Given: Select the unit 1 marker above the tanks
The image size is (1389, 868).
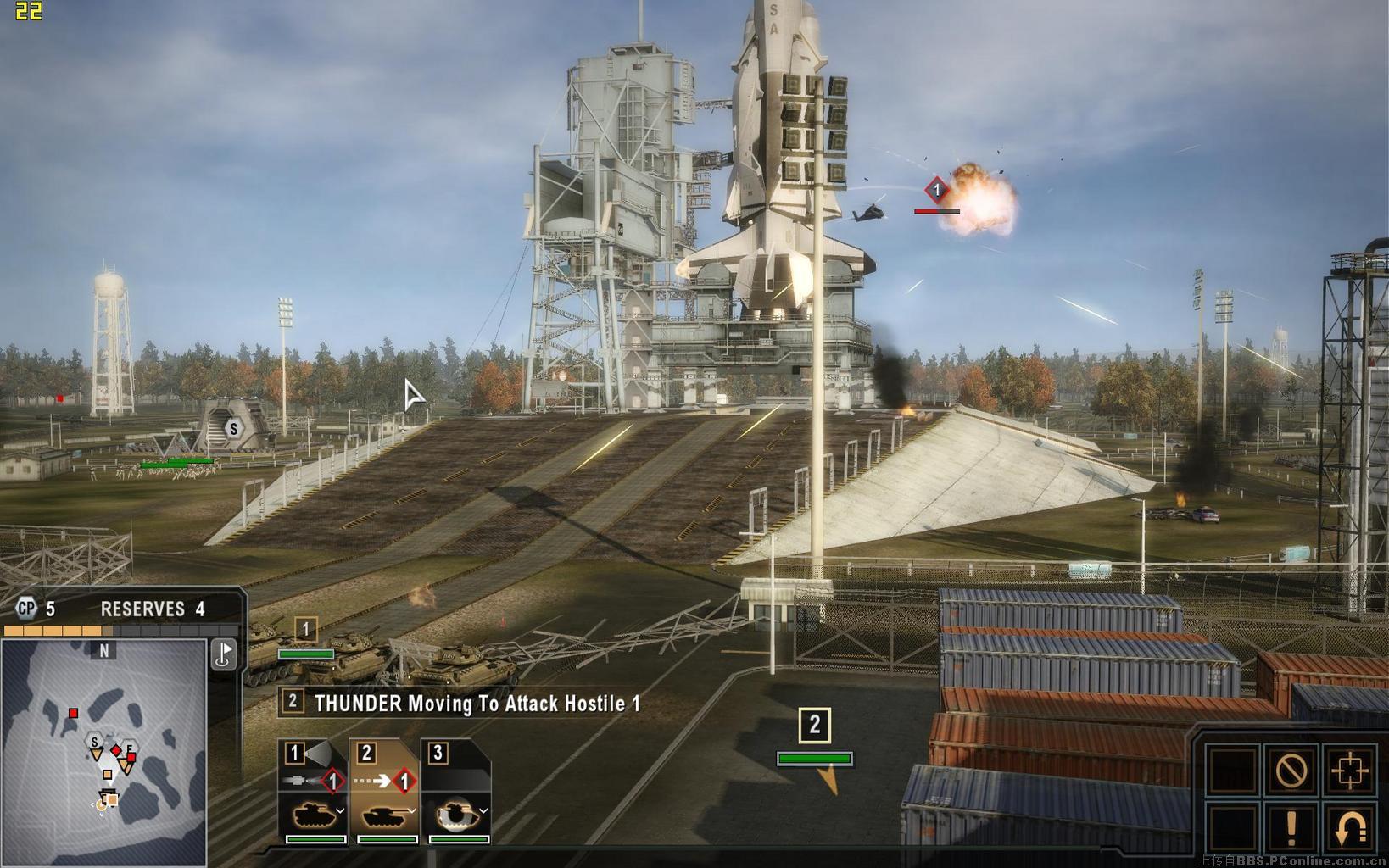Looking at the screenshot, I should point(306,630).
